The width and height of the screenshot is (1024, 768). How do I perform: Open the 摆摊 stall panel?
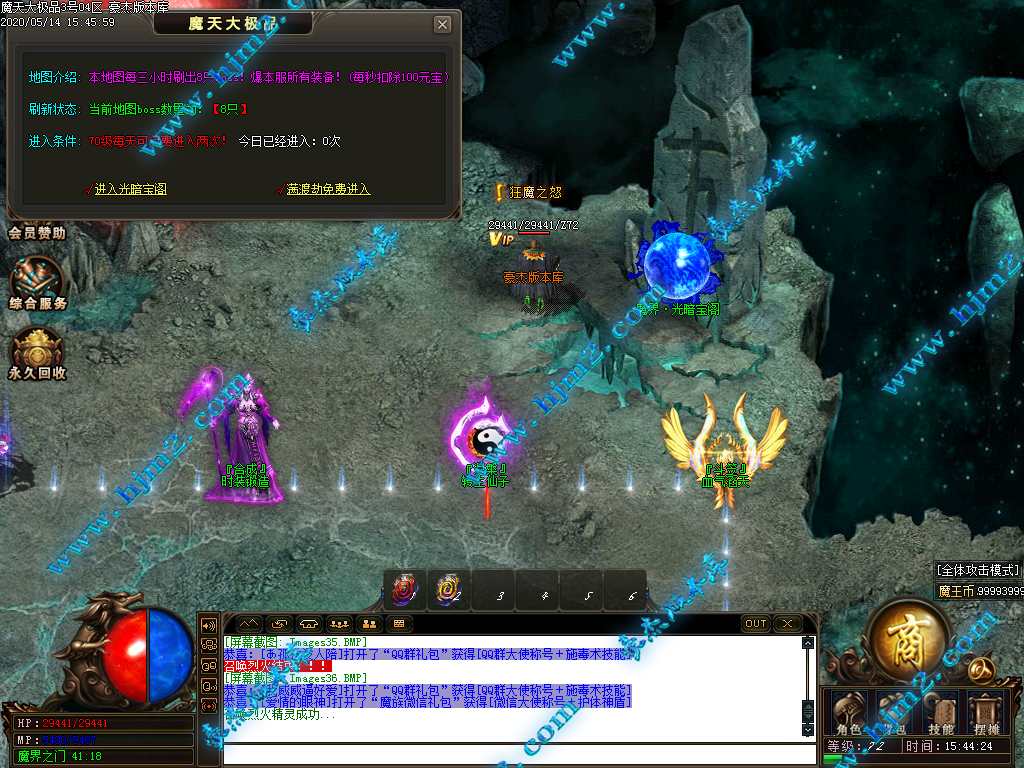click(x=987, y=712)
